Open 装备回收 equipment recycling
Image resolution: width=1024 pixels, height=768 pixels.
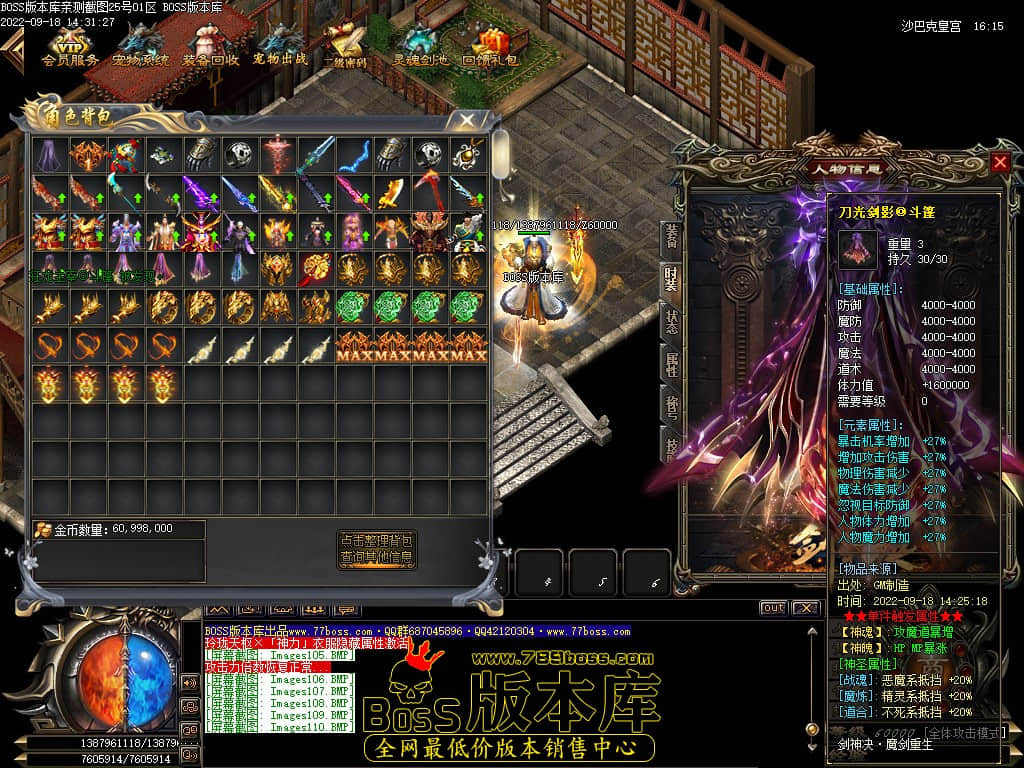pos(210,46)
